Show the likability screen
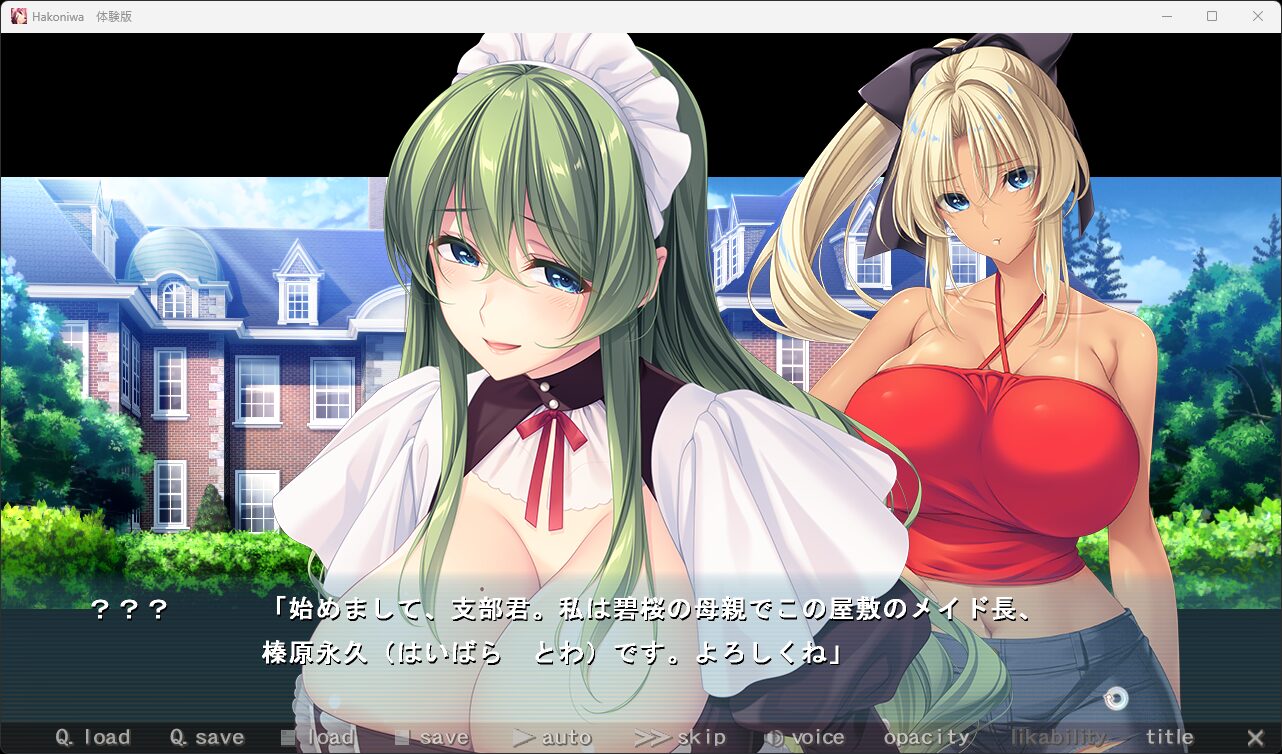Screen dimensions: 1282x754 point(1059,738)
